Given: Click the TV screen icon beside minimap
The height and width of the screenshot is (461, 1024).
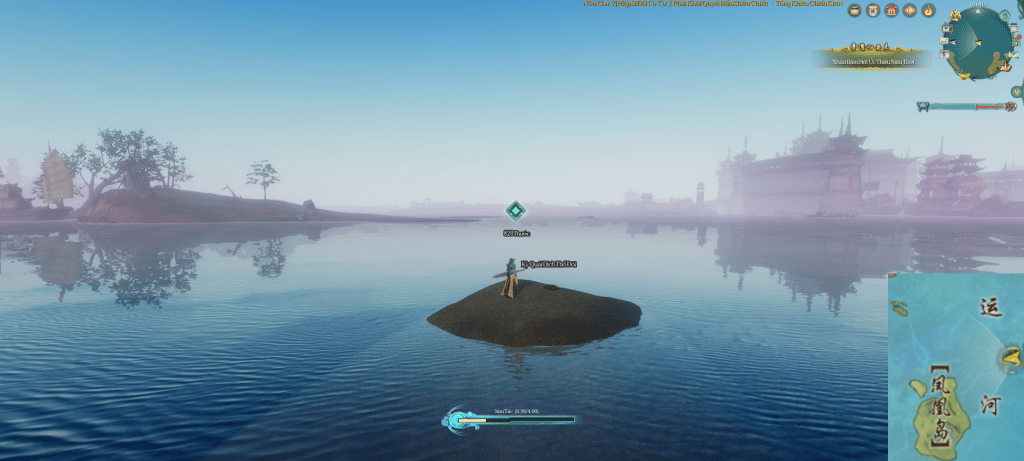Looking at the screenshot, I should [x=947, y=28].
